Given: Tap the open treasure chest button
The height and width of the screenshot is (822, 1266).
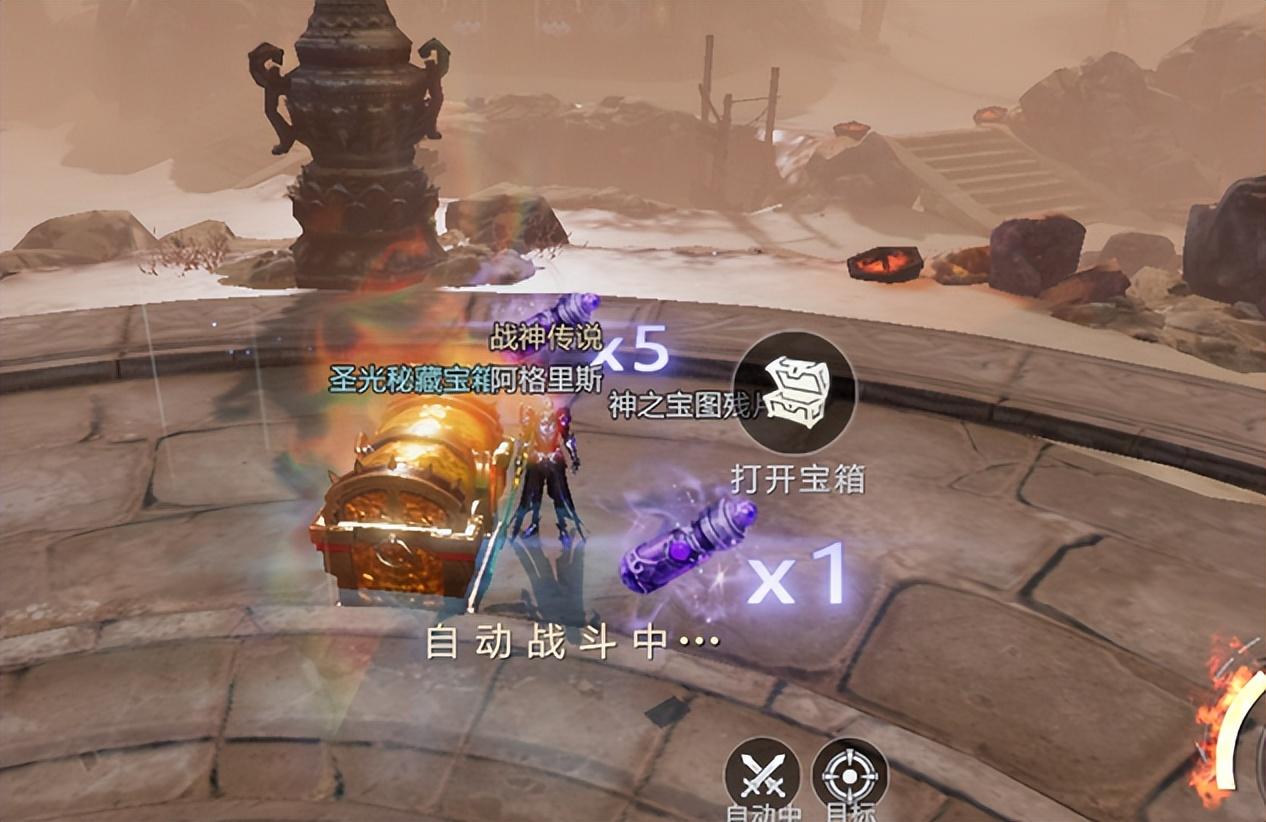Looking at the screenshot, I should click(x=795, y=394).
